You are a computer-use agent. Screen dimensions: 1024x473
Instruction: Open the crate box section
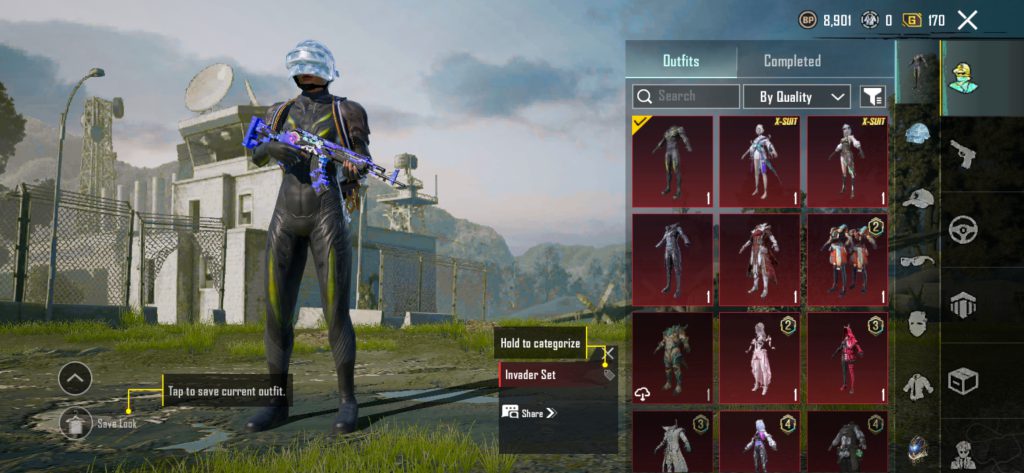[x=963, y=380]
